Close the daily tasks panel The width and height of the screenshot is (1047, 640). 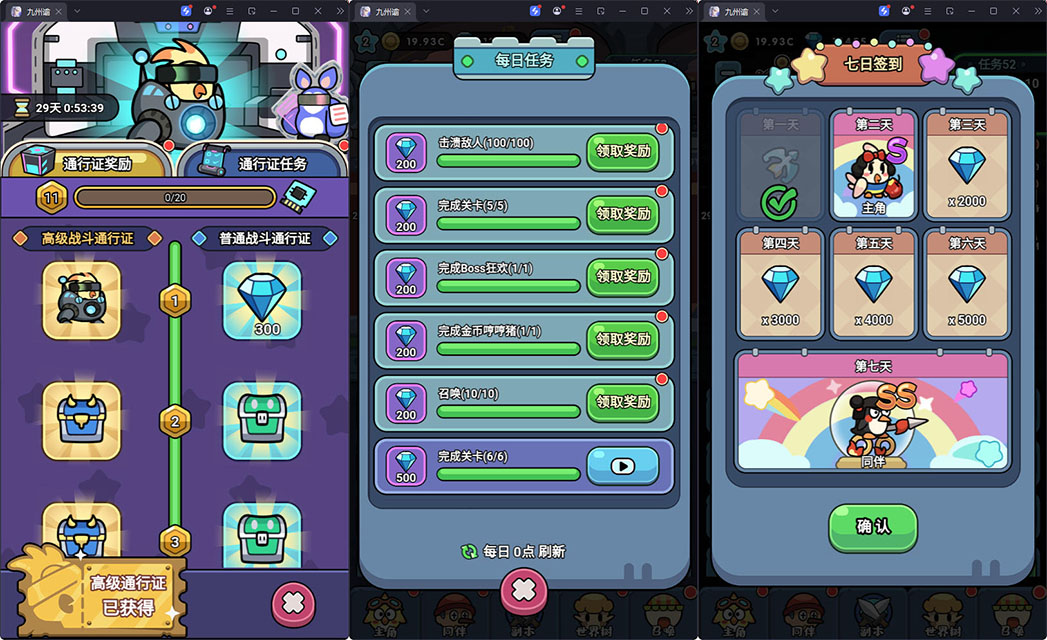(523, 591)
